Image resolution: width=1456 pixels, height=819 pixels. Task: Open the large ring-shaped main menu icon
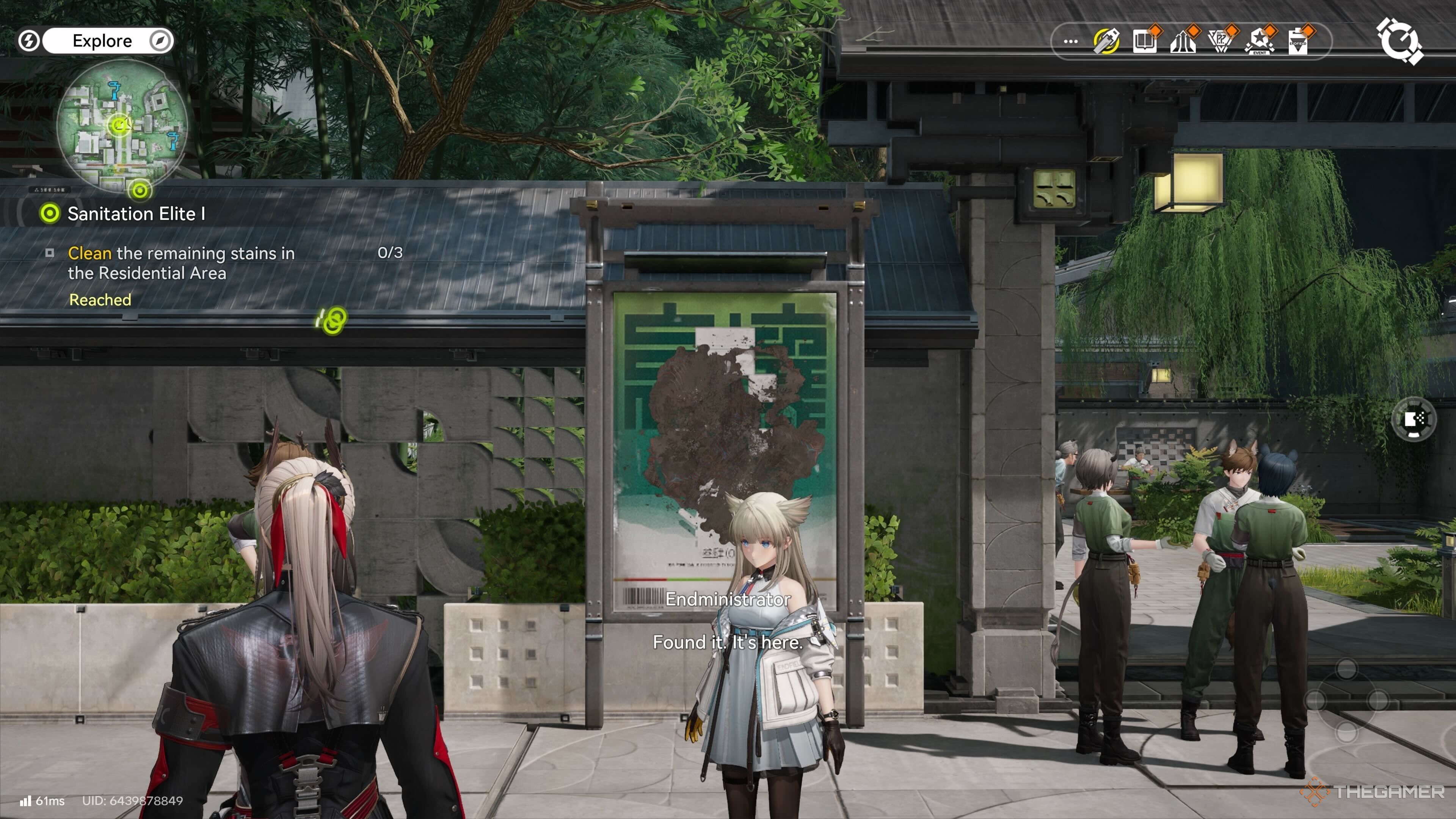coord(1398,41)
